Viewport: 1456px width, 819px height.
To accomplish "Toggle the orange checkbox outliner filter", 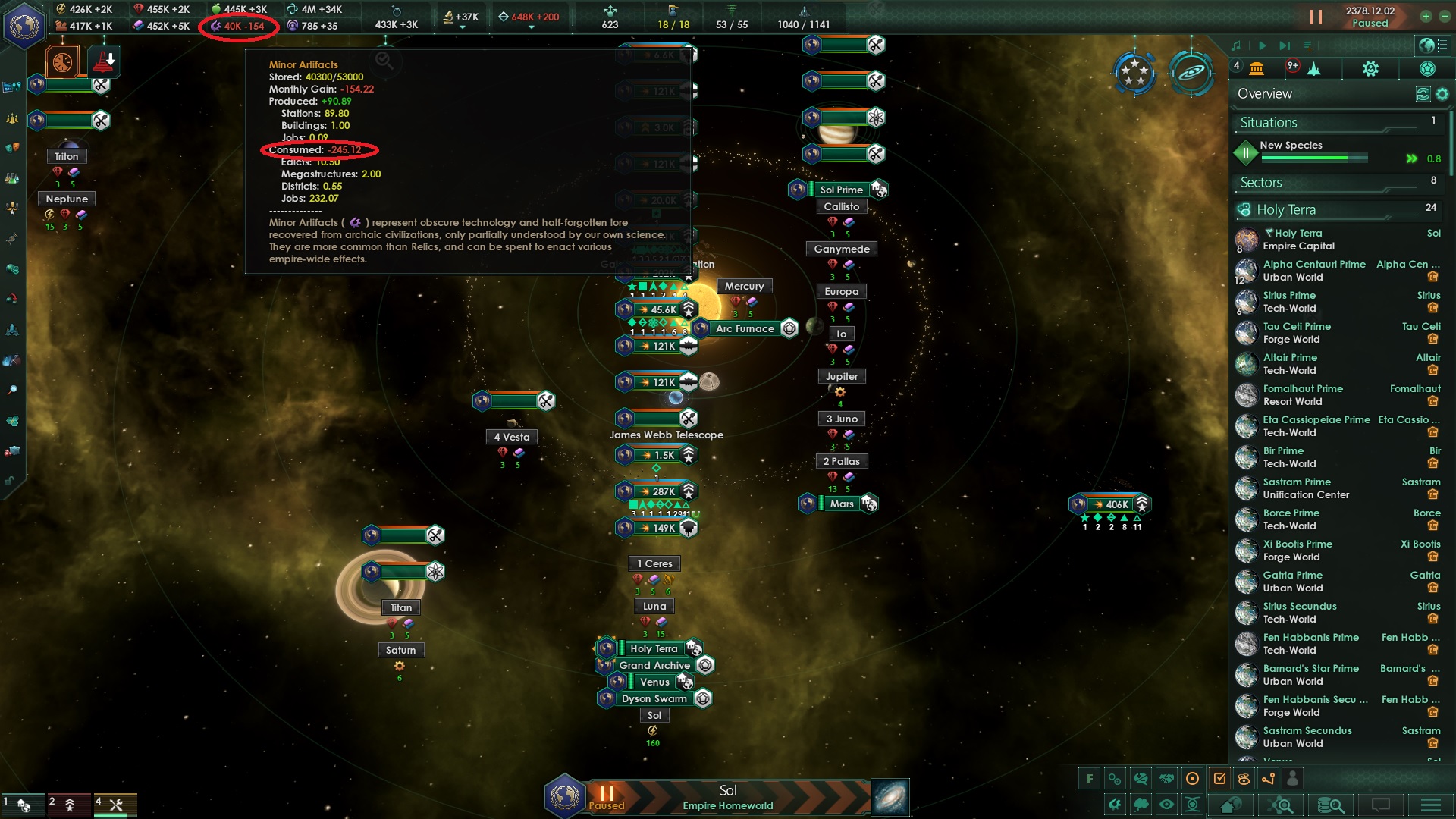I will coord(1220,778).
